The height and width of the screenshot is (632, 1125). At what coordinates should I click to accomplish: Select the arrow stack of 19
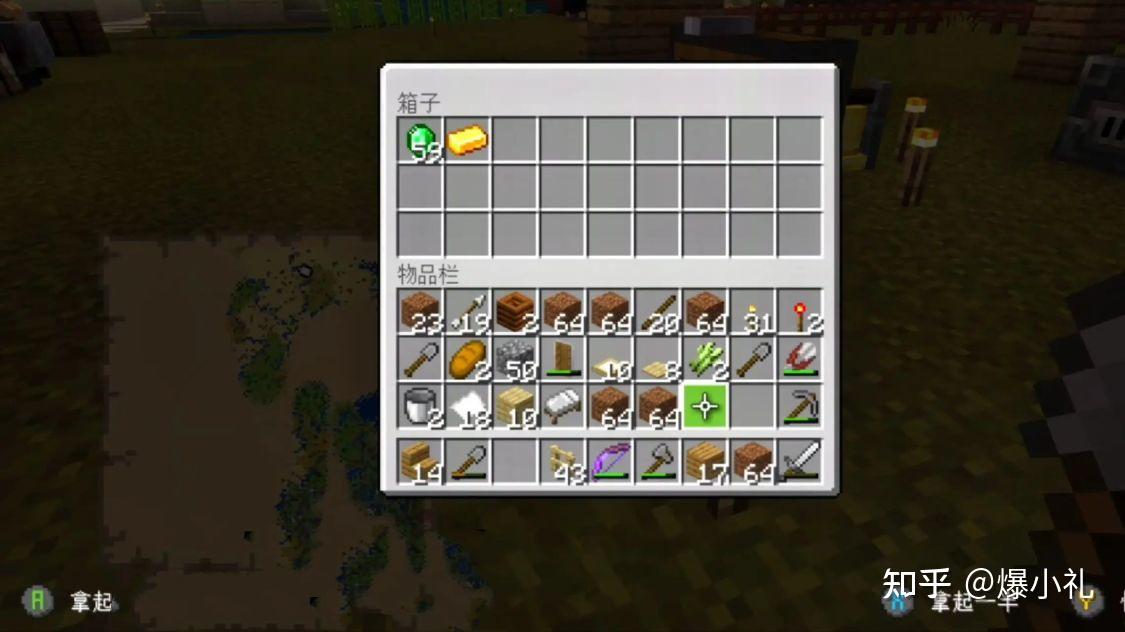[x=468, y=312]
